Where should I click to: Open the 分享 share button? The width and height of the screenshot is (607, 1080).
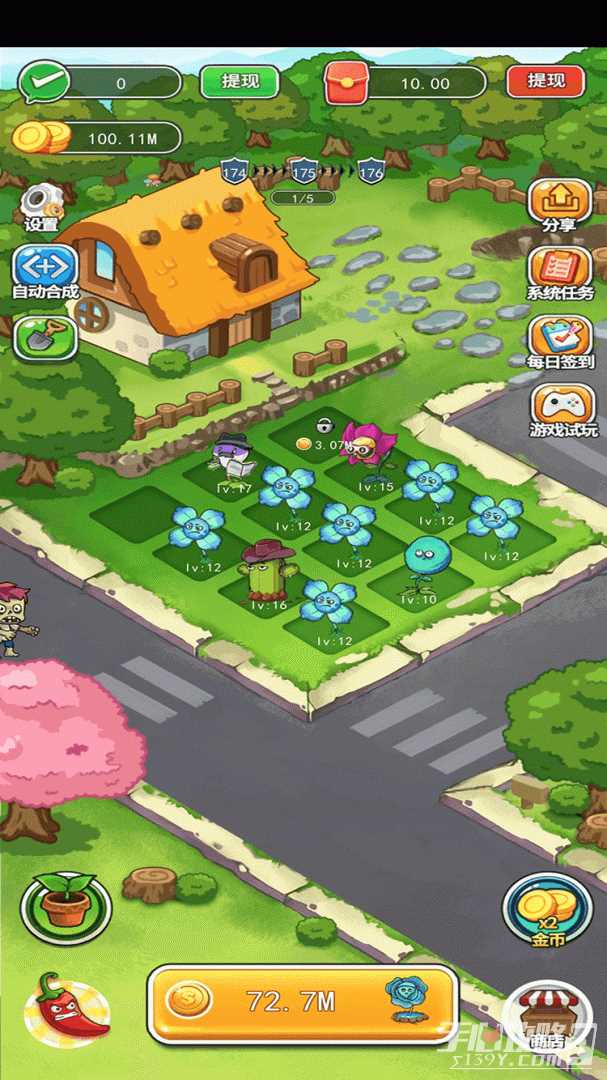(x=560, y=204)
